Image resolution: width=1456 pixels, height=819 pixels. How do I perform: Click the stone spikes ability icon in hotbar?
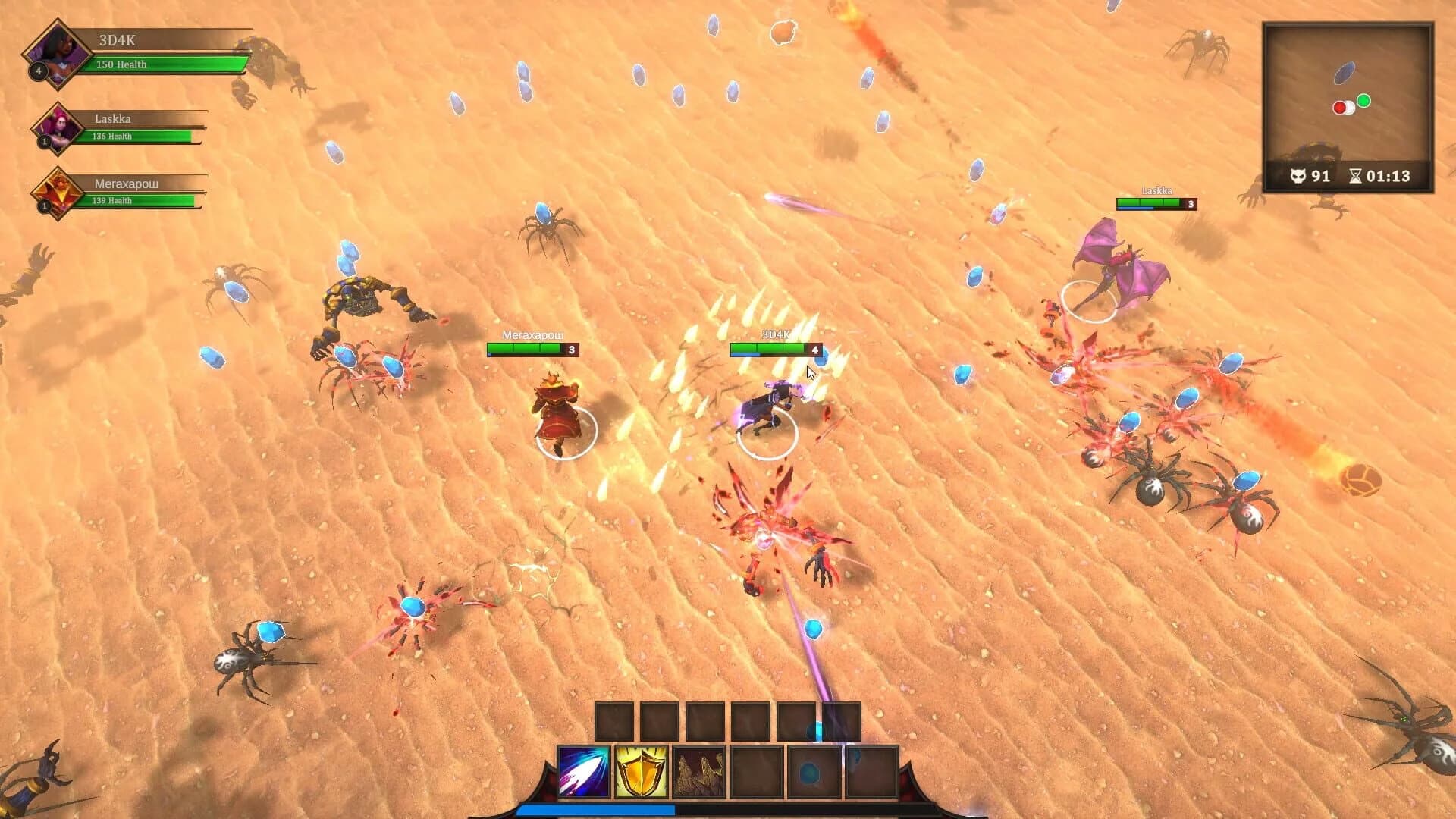(x=698, y=773)
